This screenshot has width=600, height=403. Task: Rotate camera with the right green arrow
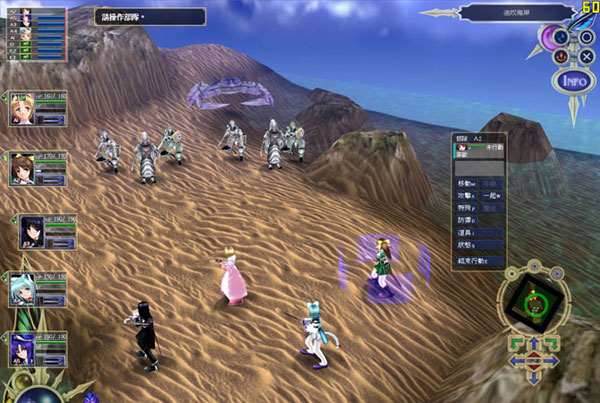[551, 343]
